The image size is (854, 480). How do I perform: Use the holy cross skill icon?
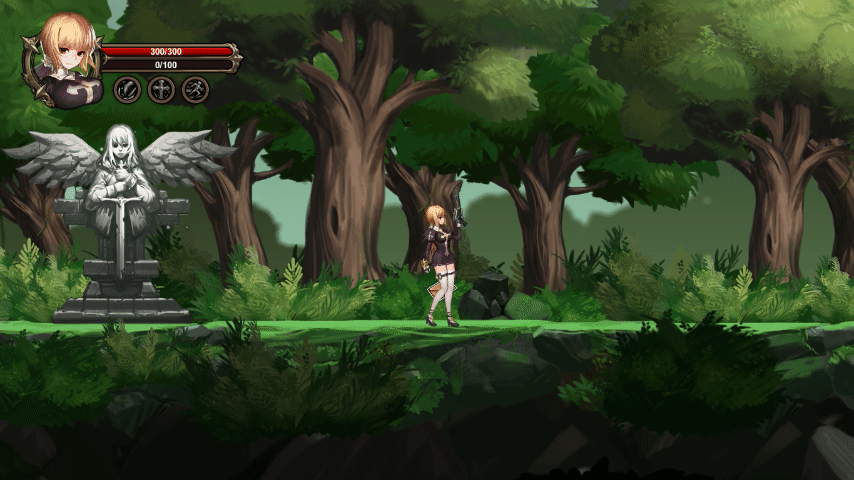[x=161, y=90]
